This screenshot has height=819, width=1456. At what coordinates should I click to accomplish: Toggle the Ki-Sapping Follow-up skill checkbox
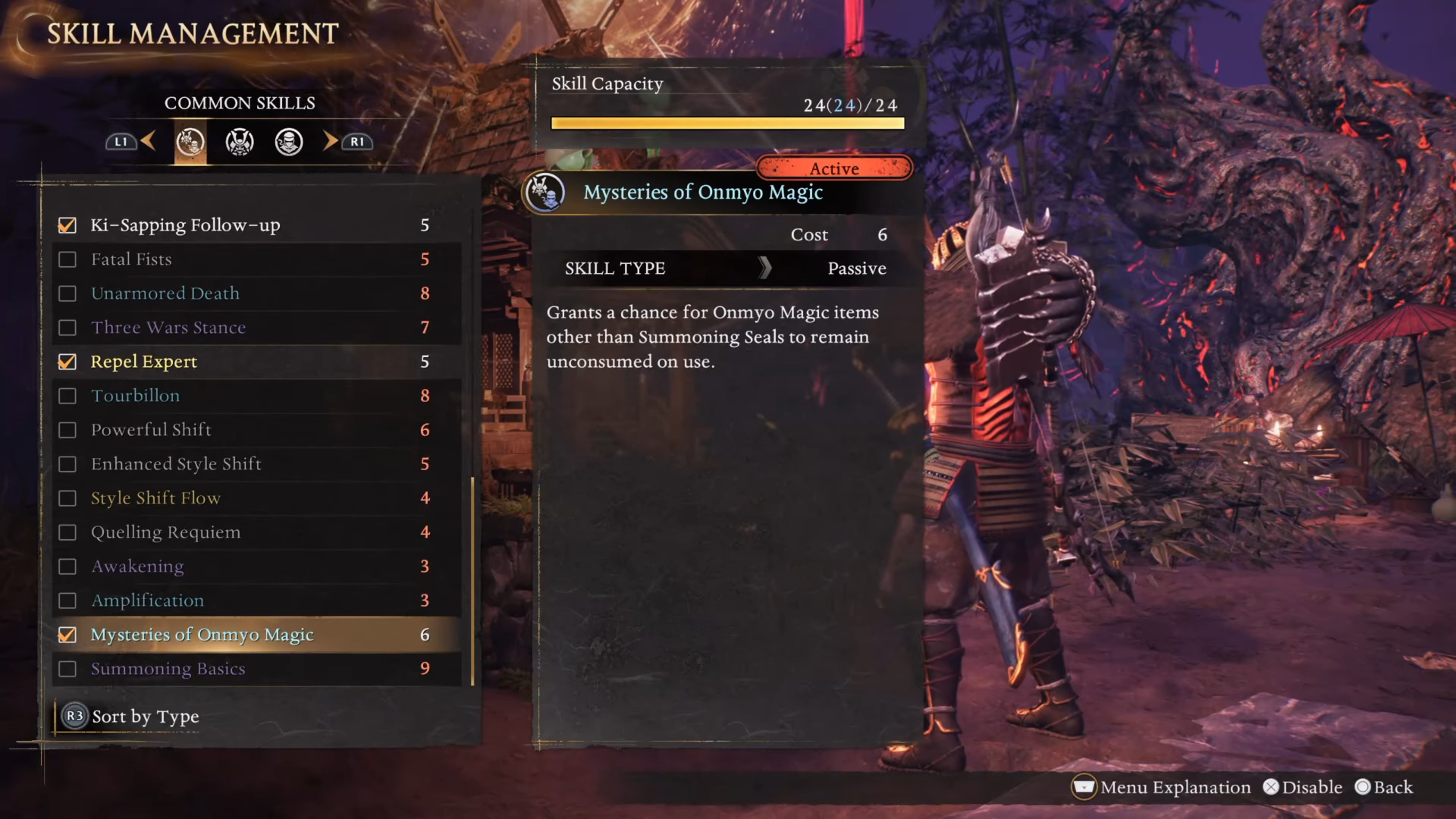(67, 225)
